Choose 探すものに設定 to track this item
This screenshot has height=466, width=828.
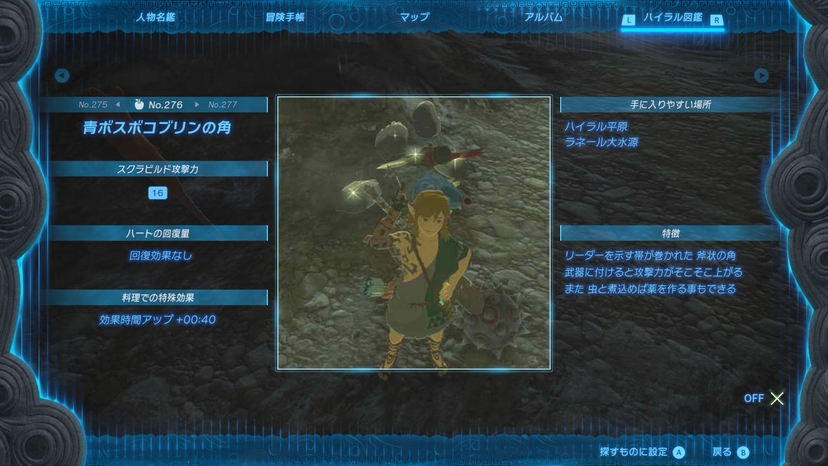point(642,452)
